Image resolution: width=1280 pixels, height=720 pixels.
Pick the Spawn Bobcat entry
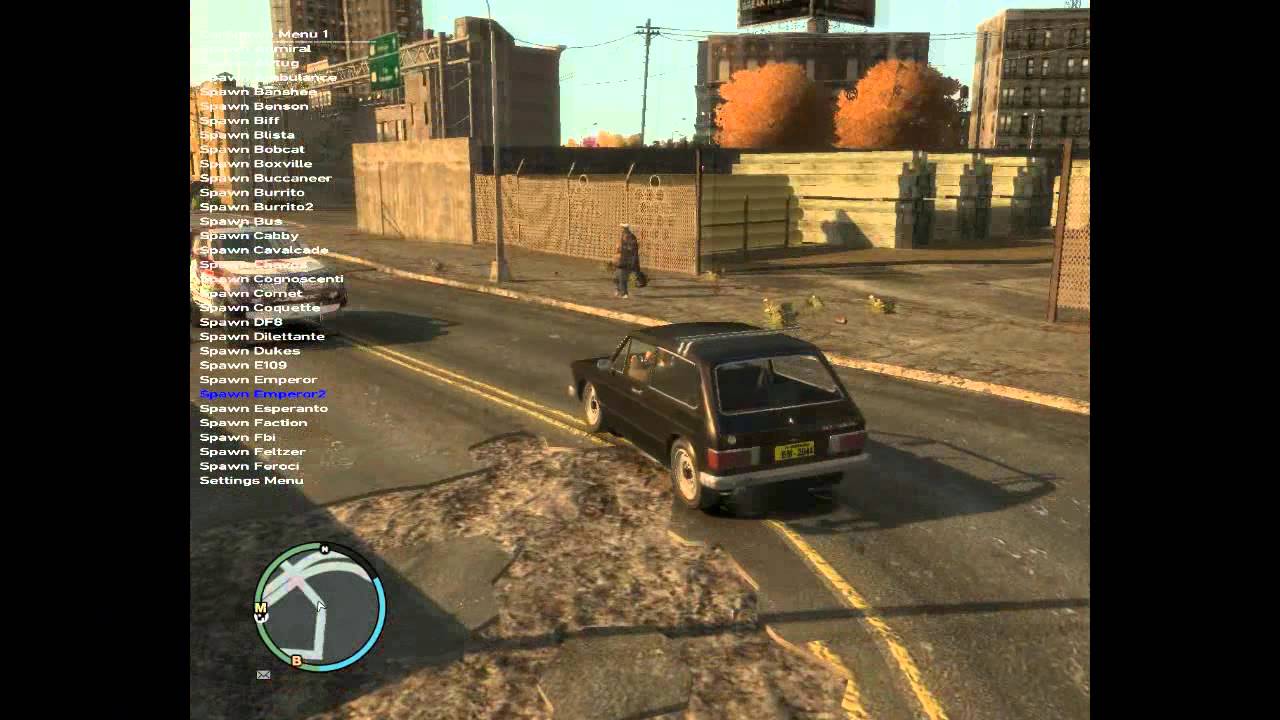[x=252, y=149]
